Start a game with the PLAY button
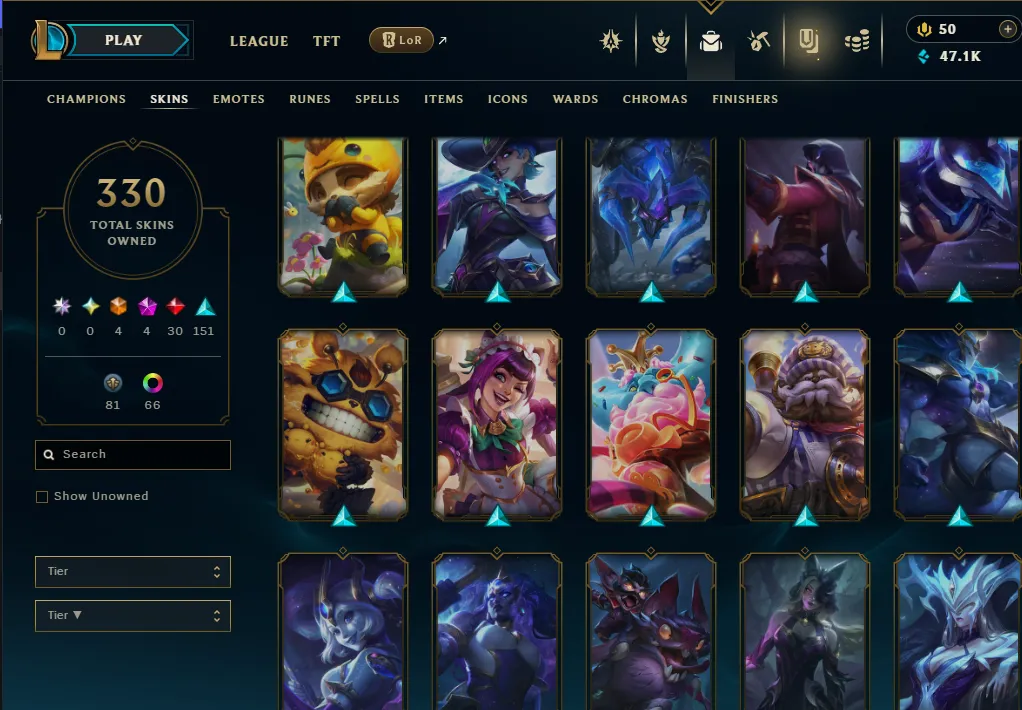Screen dimensions: 1022x710 coord(124,41)
